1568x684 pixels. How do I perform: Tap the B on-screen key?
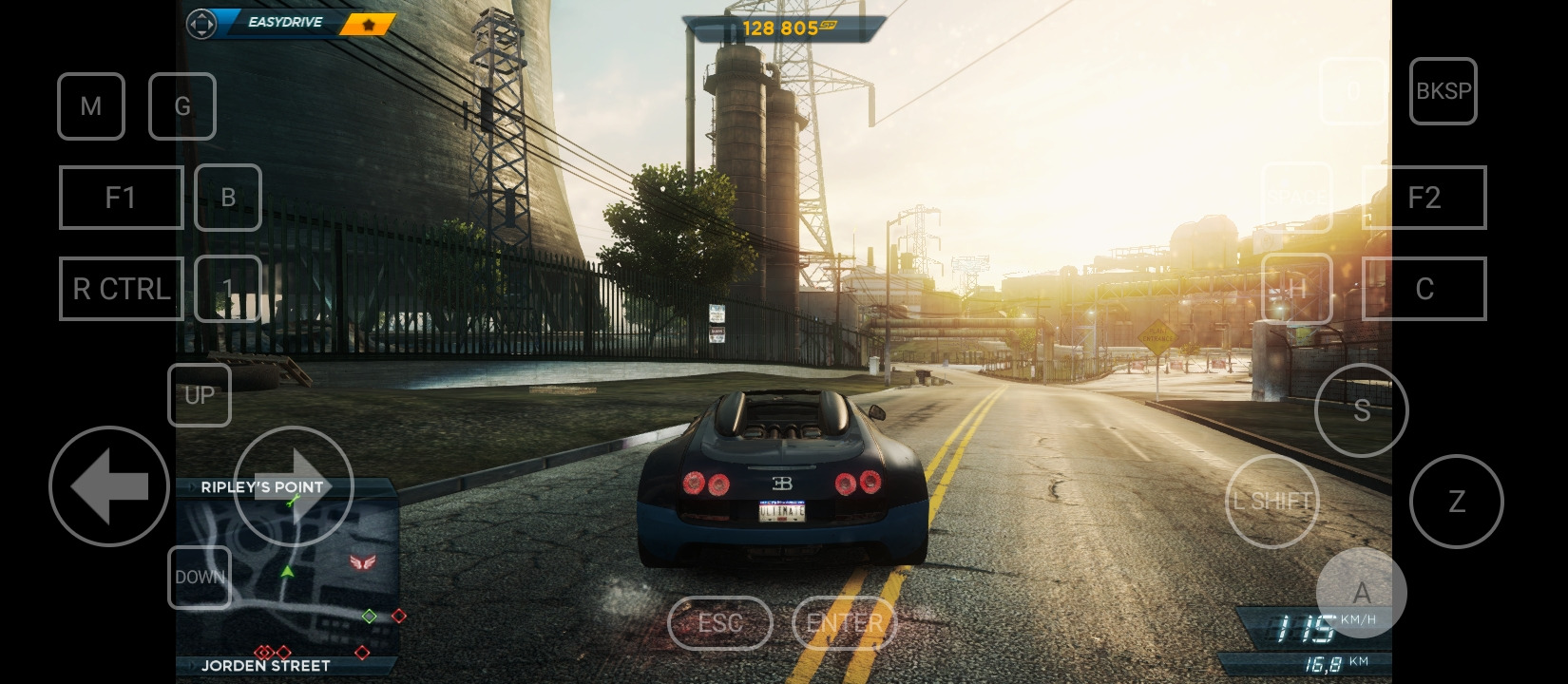point(228,198)
